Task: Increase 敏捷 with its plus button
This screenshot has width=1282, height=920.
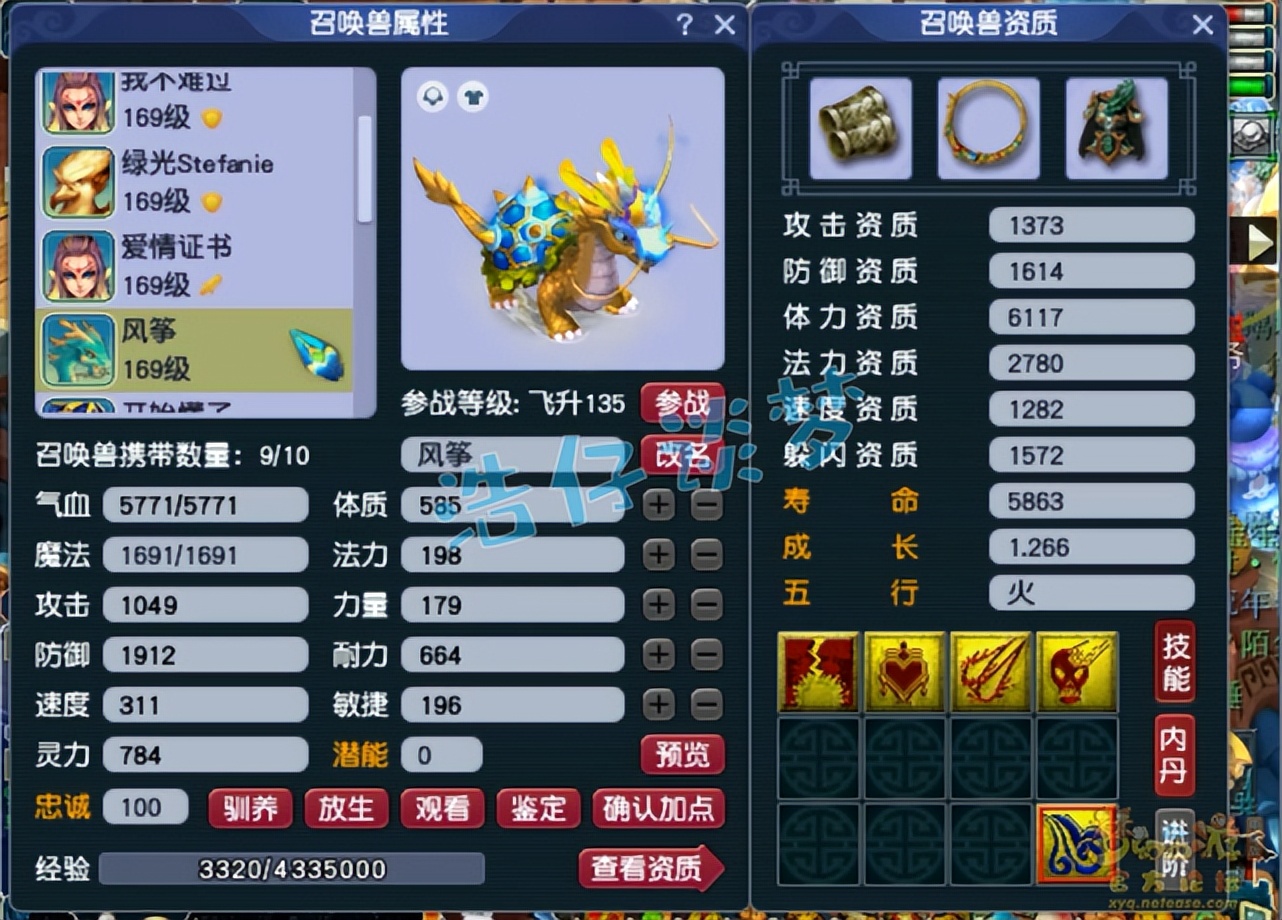Action: click(x=658, y=705)
